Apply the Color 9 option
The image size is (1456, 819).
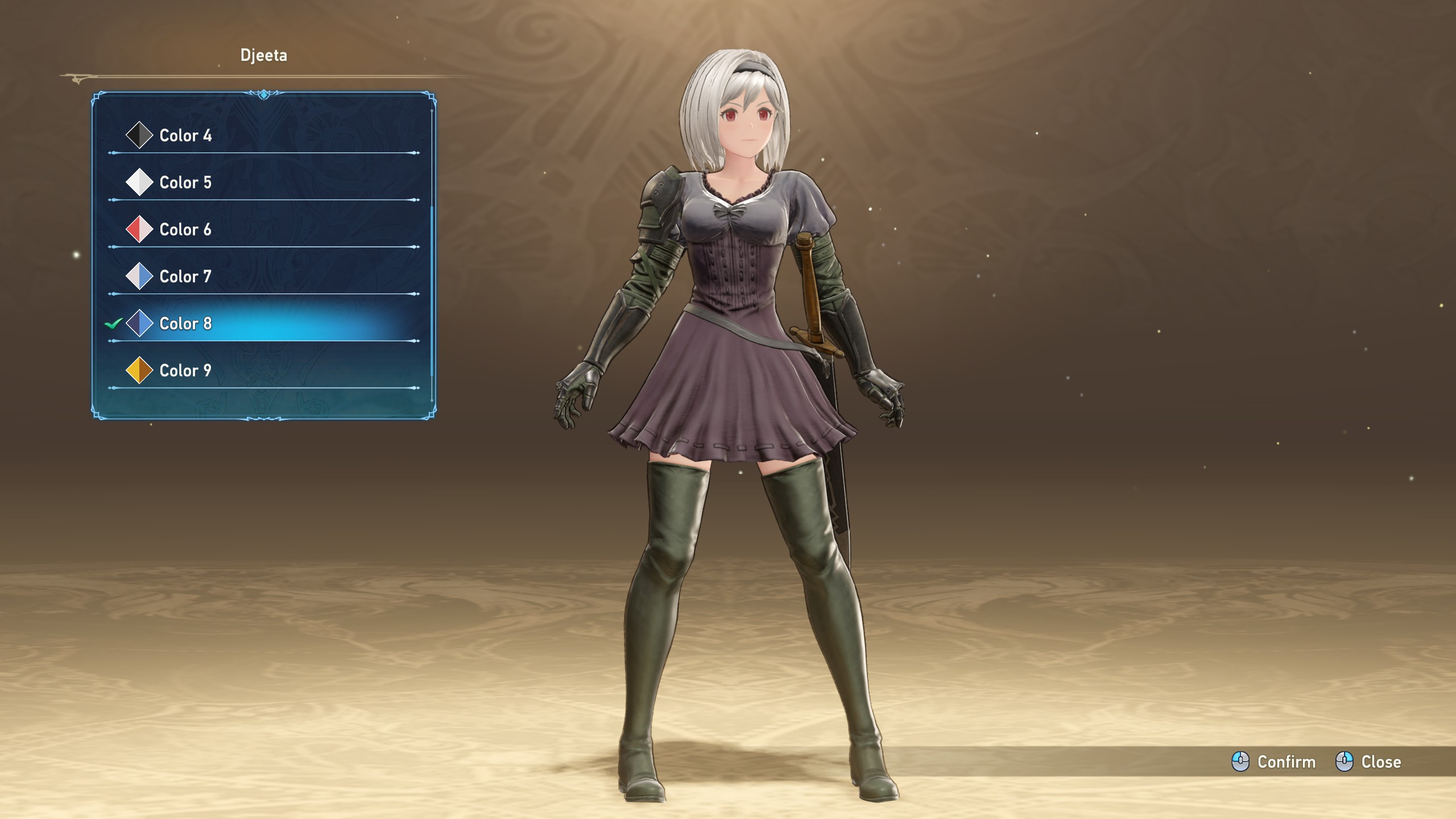[x=185, y=371]
